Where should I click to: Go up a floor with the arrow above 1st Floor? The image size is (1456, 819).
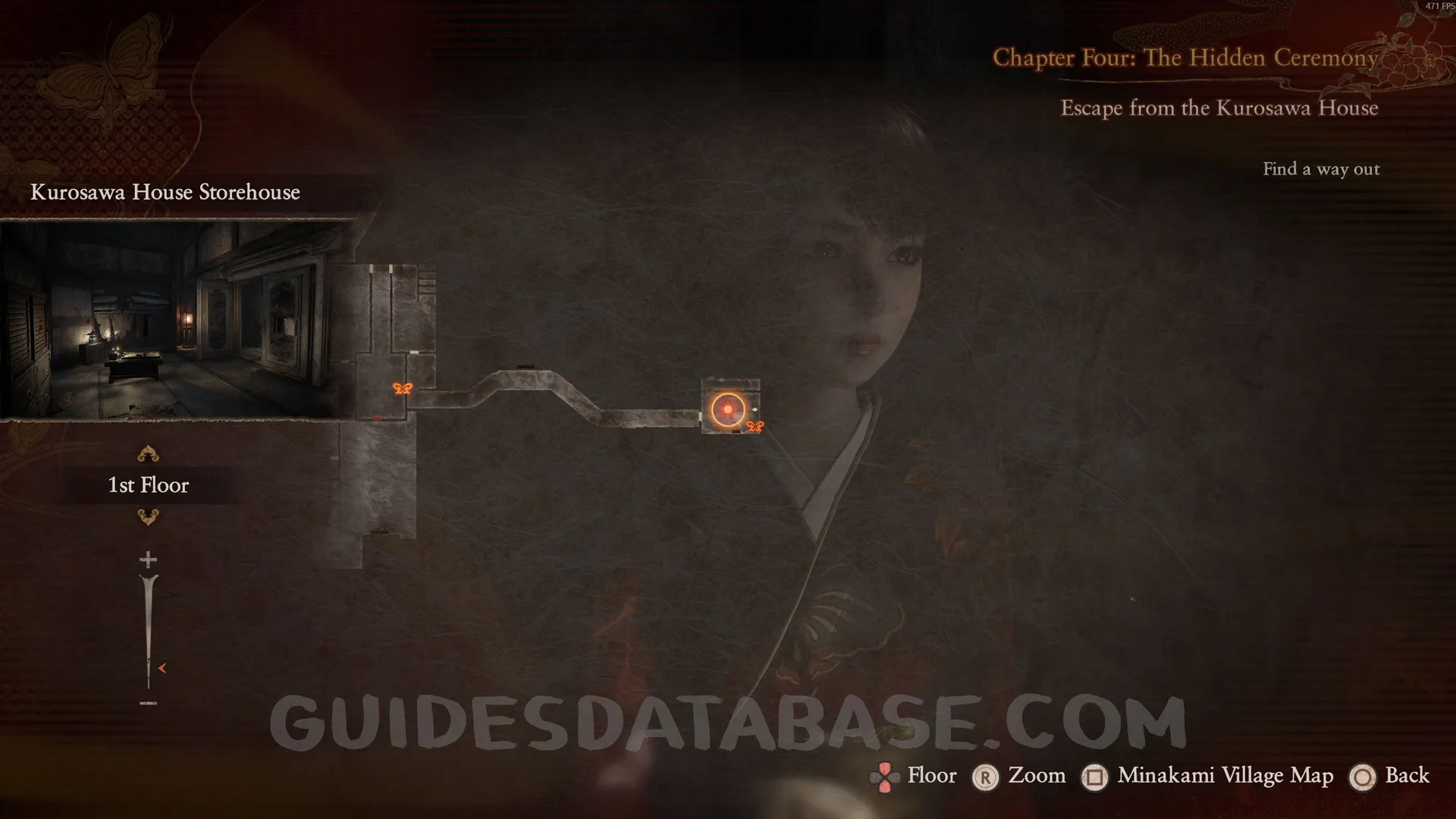[148, 454]
